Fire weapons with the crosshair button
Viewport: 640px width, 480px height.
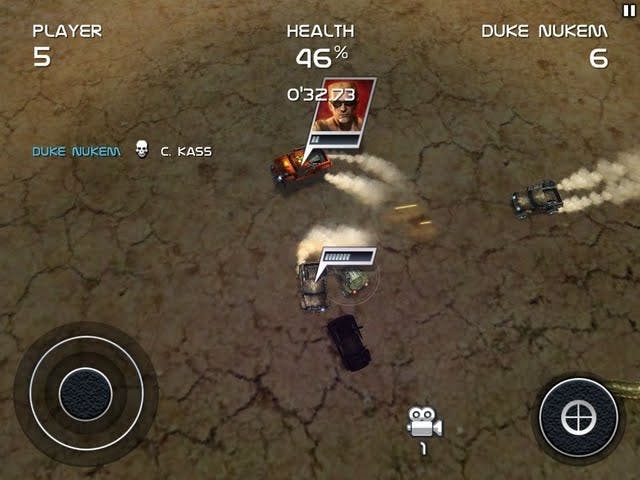(578, 418)
